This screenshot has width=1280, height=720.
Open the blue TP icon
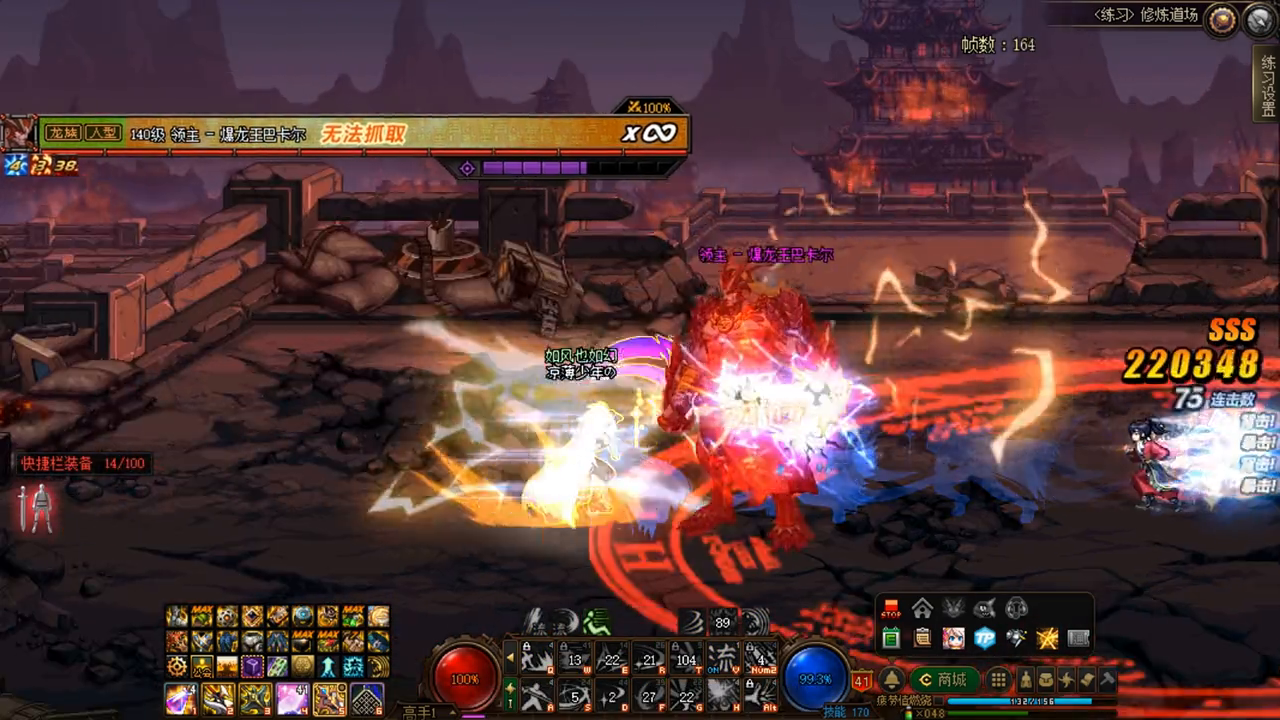click(985, 638)
